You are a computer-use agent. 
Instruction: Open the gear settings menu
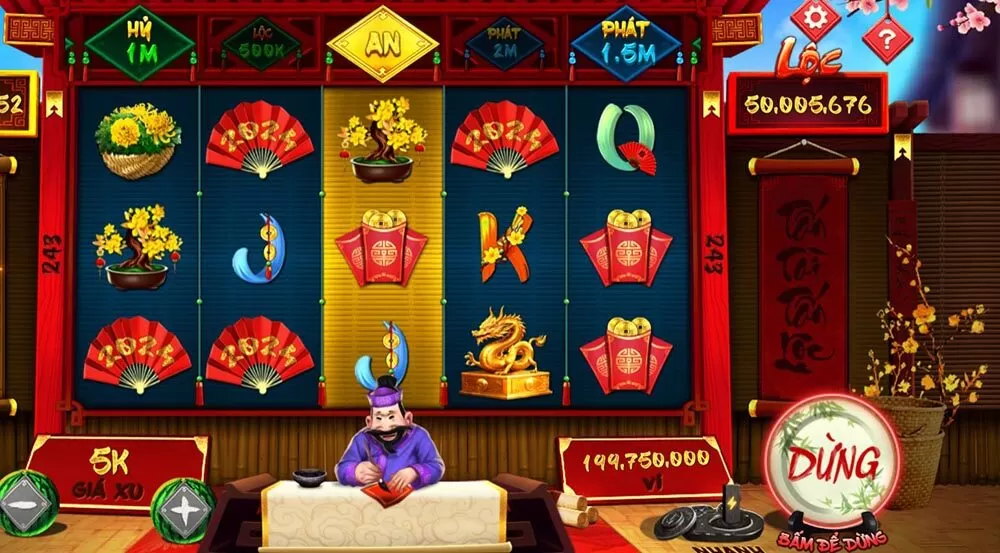point(815,18)
